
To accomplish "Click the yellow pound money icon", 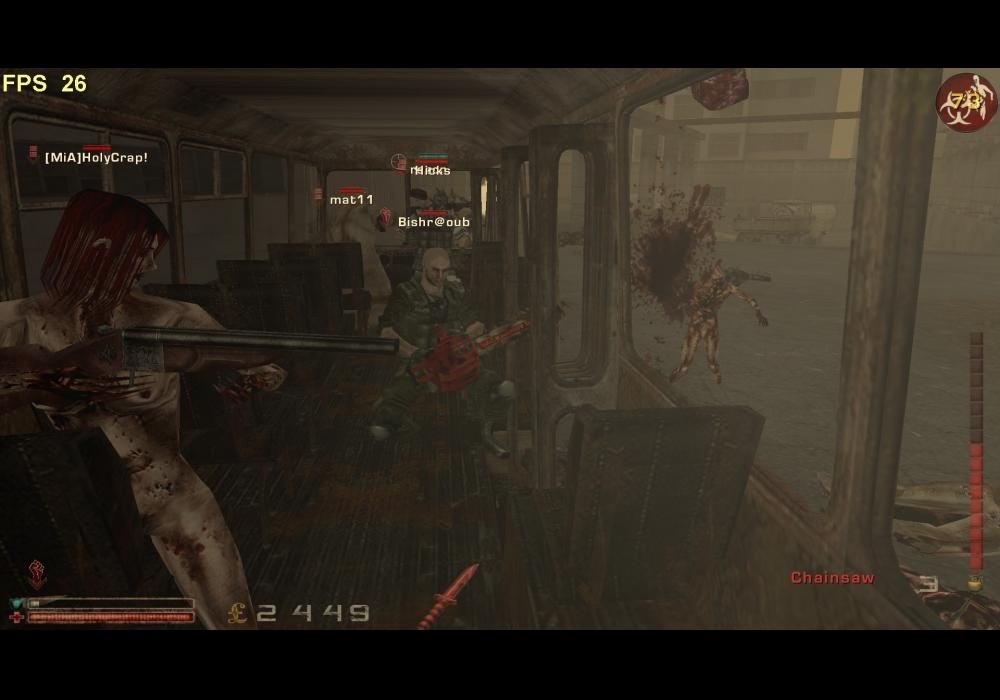I will pyautogui.click(x=238, y=612).
